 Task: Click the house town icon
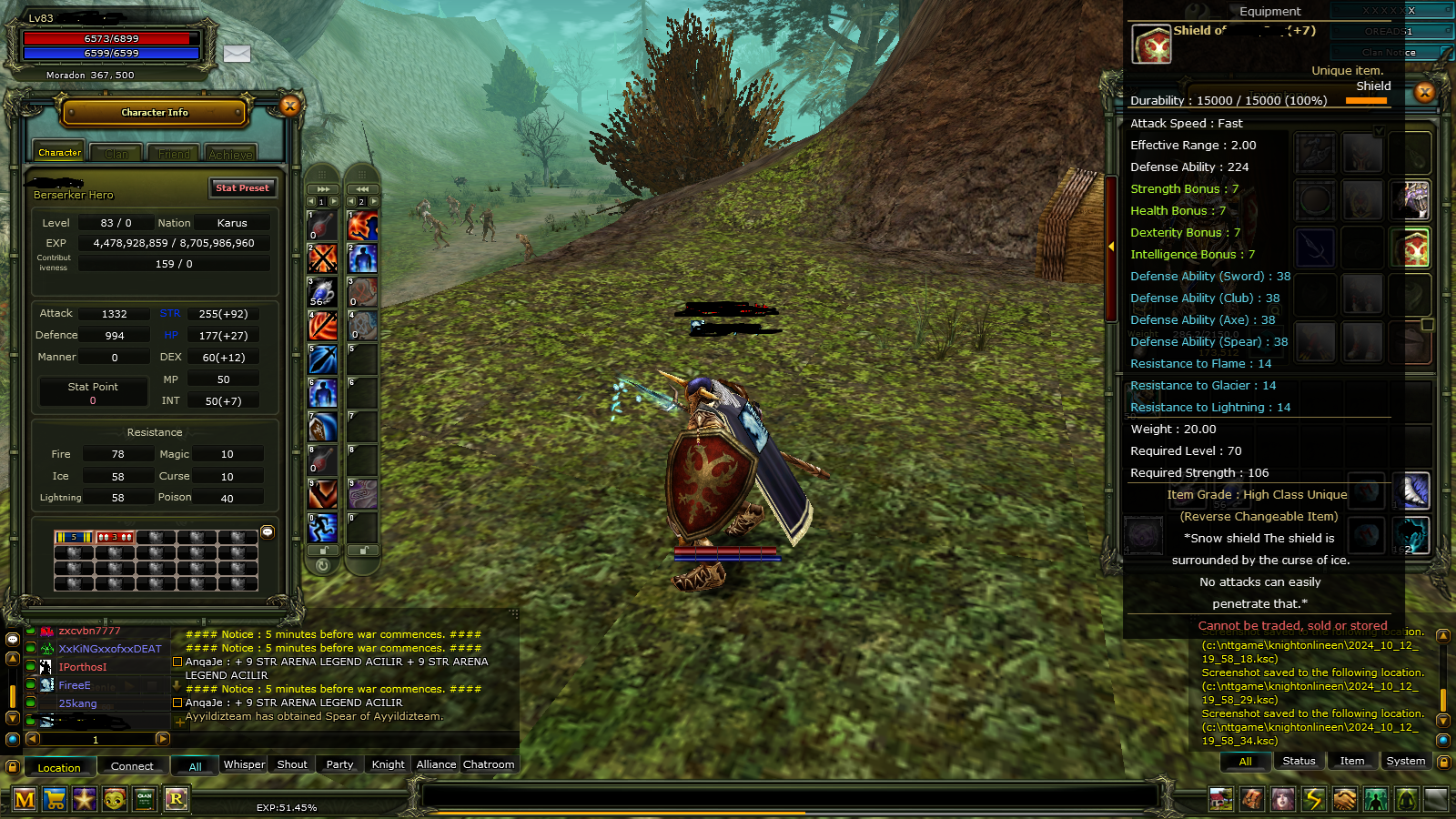click(1221, 801)
